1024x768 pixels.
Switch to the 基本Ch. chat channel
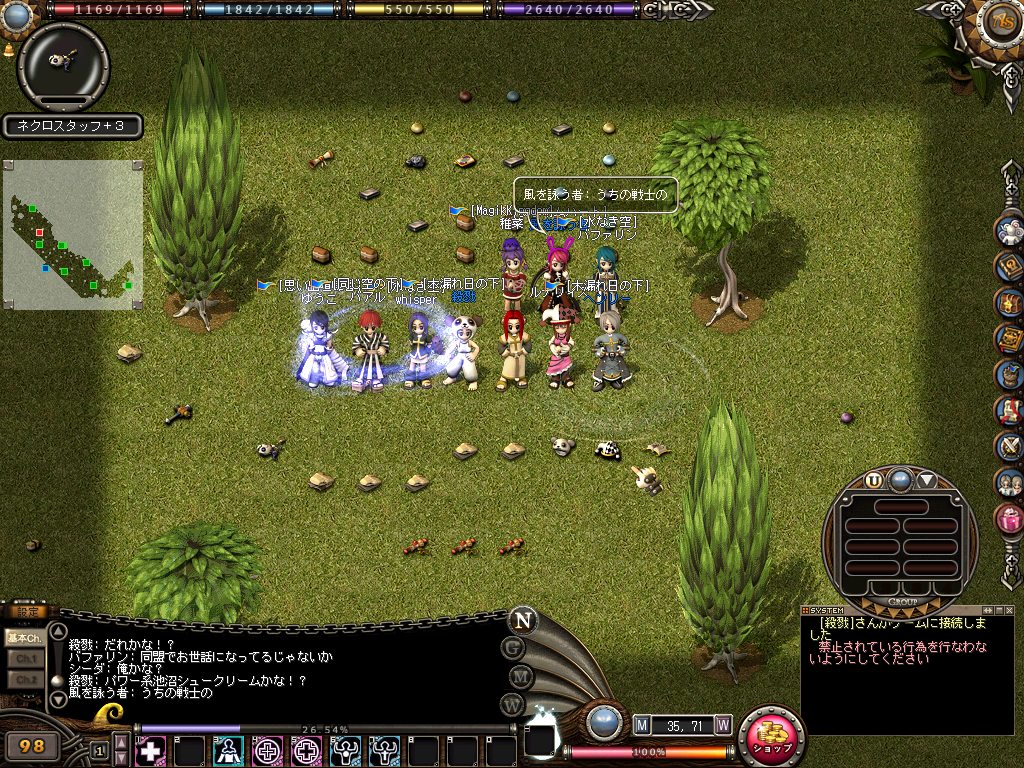[x=23, y=637]
